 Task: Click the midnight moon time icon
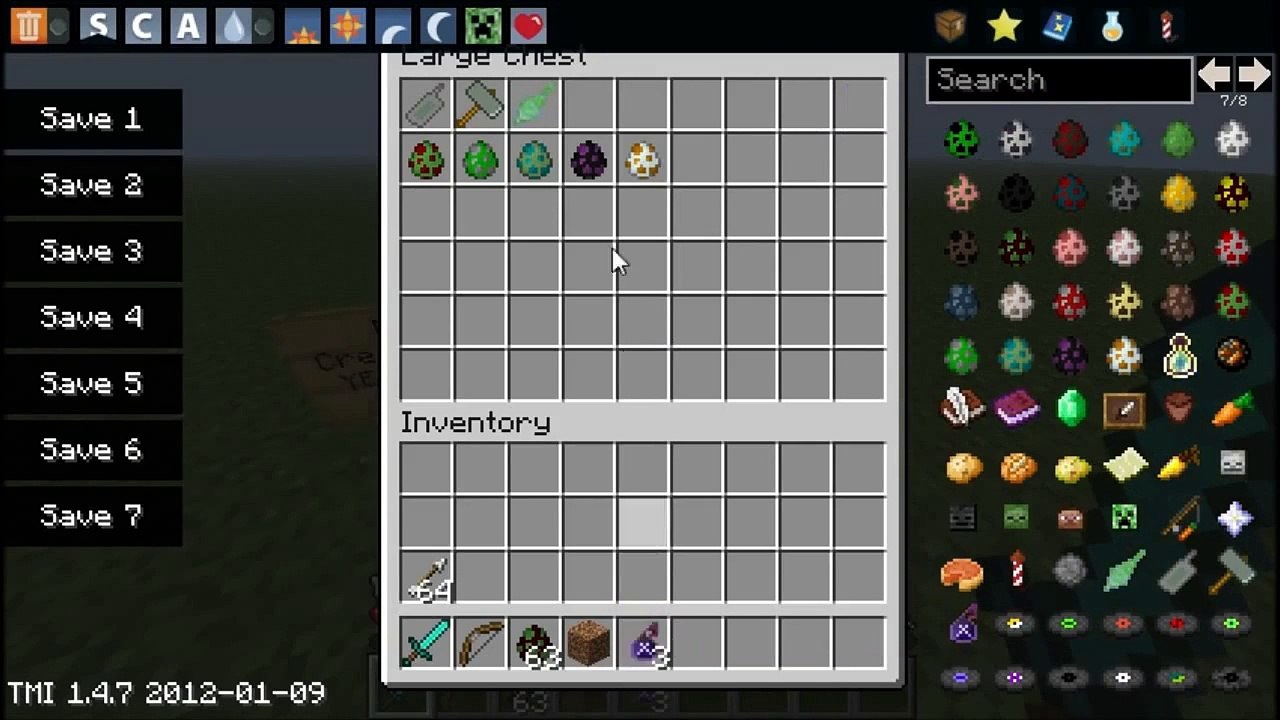(x=438, y=25)
